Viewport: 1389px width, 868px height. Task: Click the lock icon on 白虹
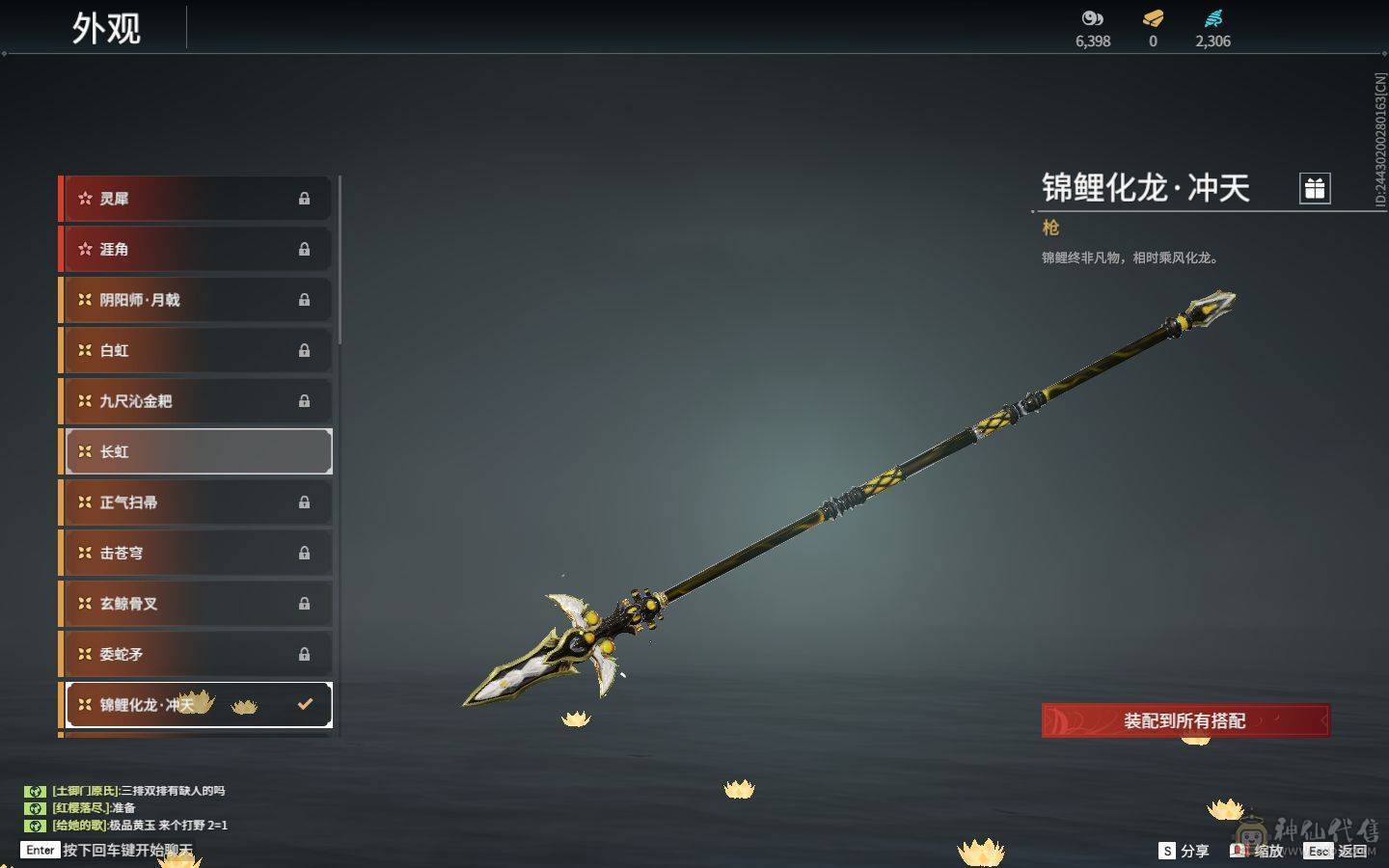coord(305,350)
